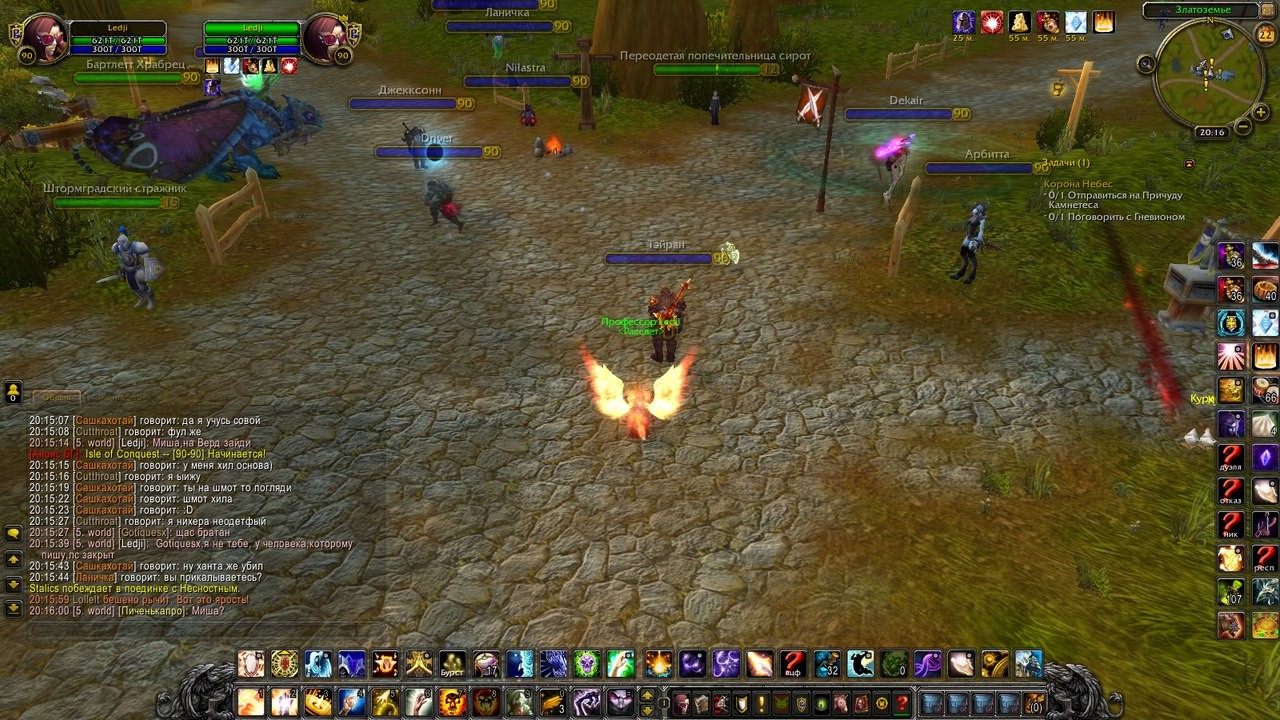Zoom out the minimap with minus button
This screenshot has width=1280, height=720.
[1242, 127]
